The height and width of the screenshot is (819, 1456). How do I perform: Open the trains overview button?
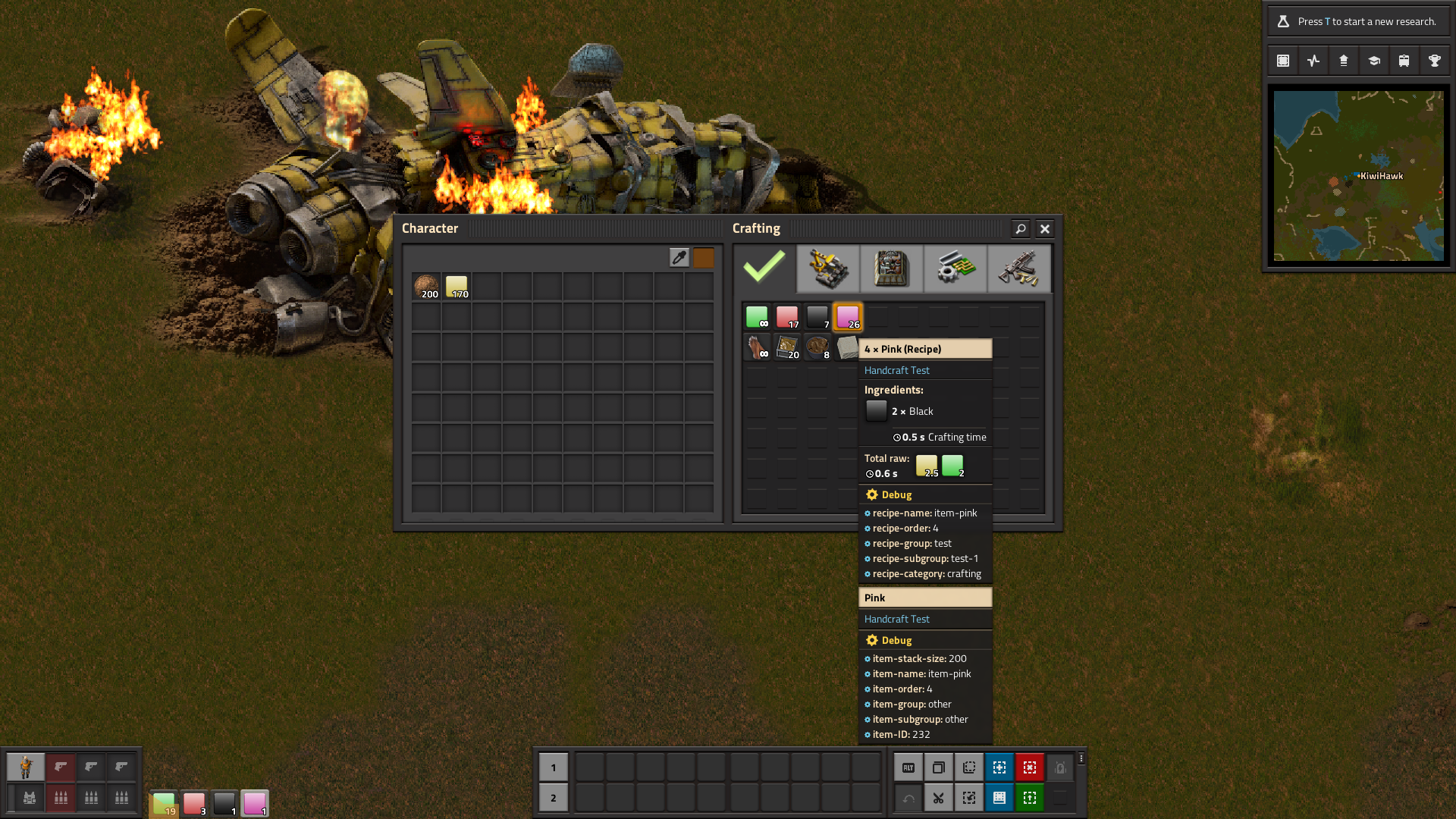1404,61
